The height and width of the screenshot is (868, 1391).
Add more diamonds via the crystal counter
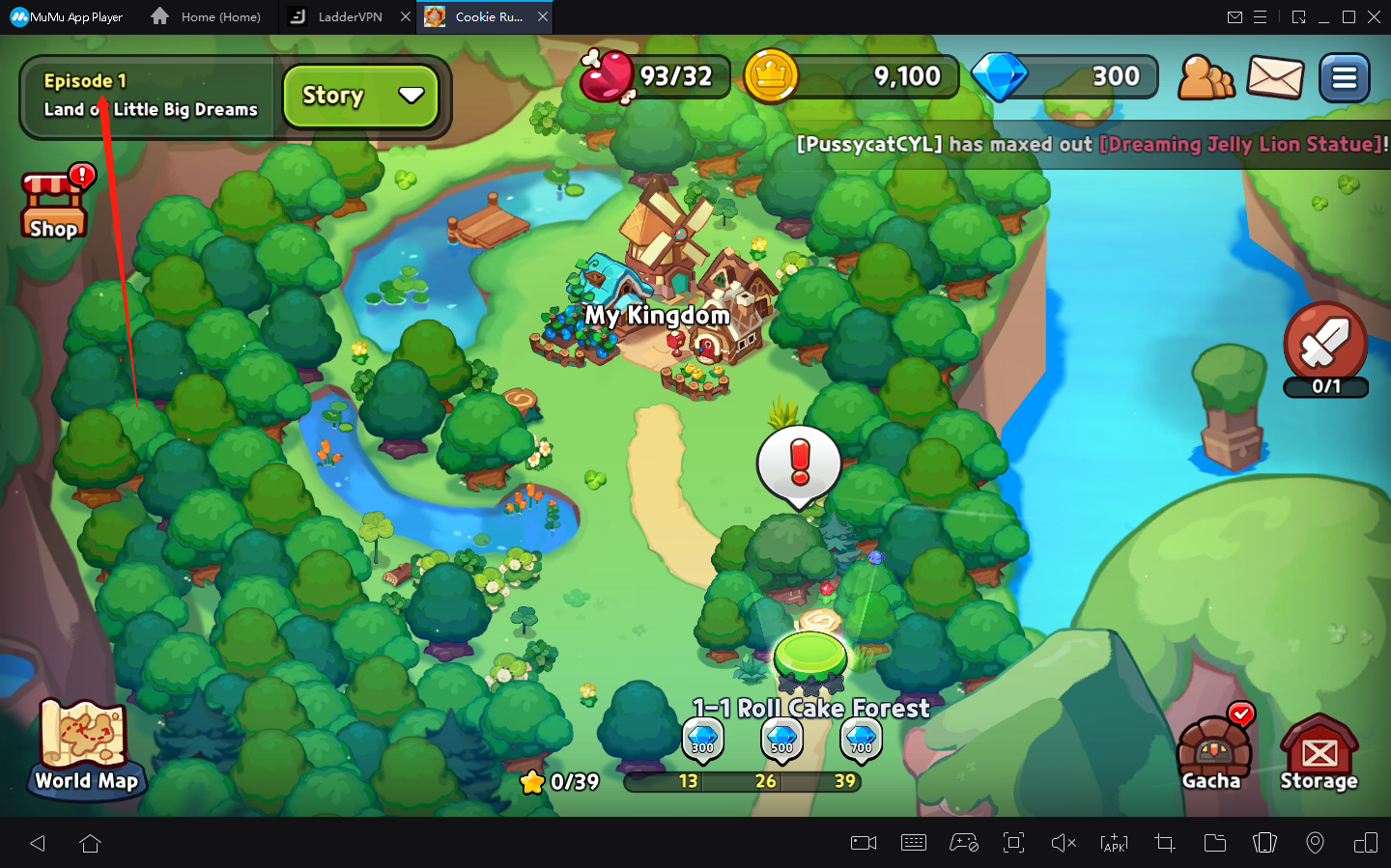point(1063,76)
